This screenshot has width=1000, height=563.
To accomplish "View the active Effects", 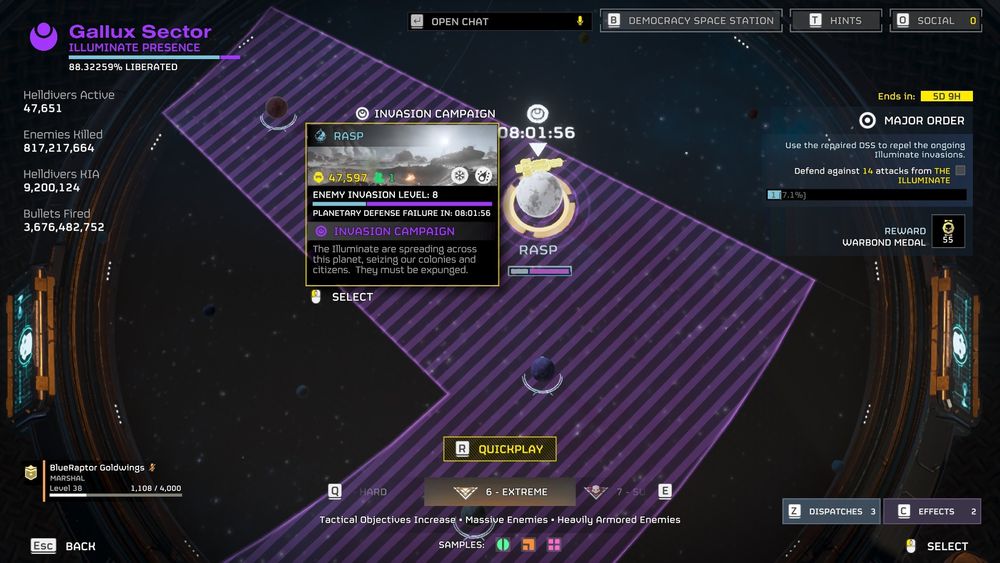I will point(932,511).
